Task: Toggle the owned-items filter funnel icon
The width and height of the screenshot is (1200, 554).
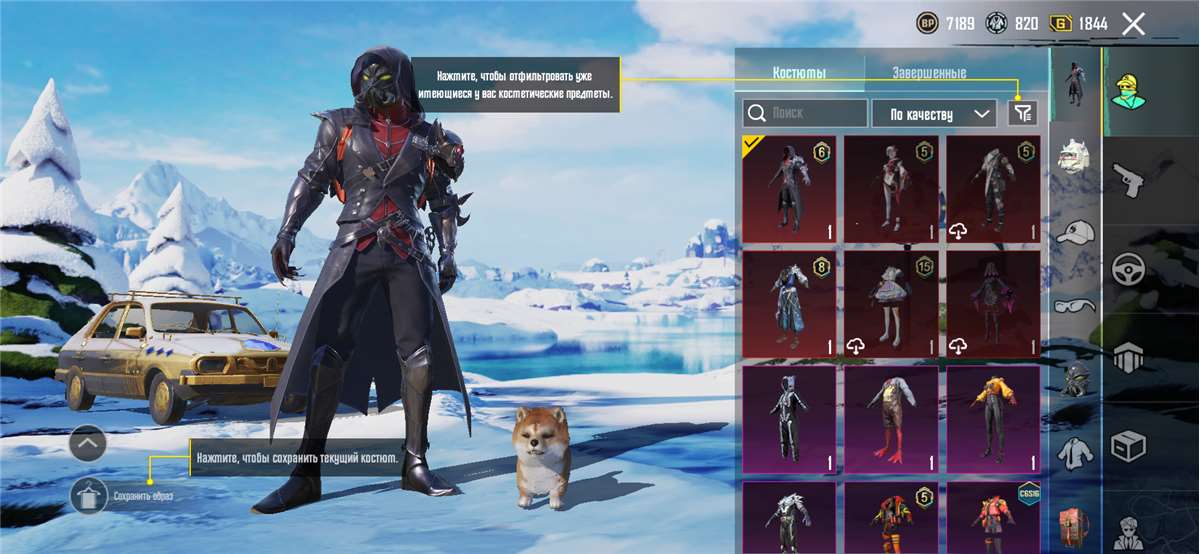Action: point(1021,113)
